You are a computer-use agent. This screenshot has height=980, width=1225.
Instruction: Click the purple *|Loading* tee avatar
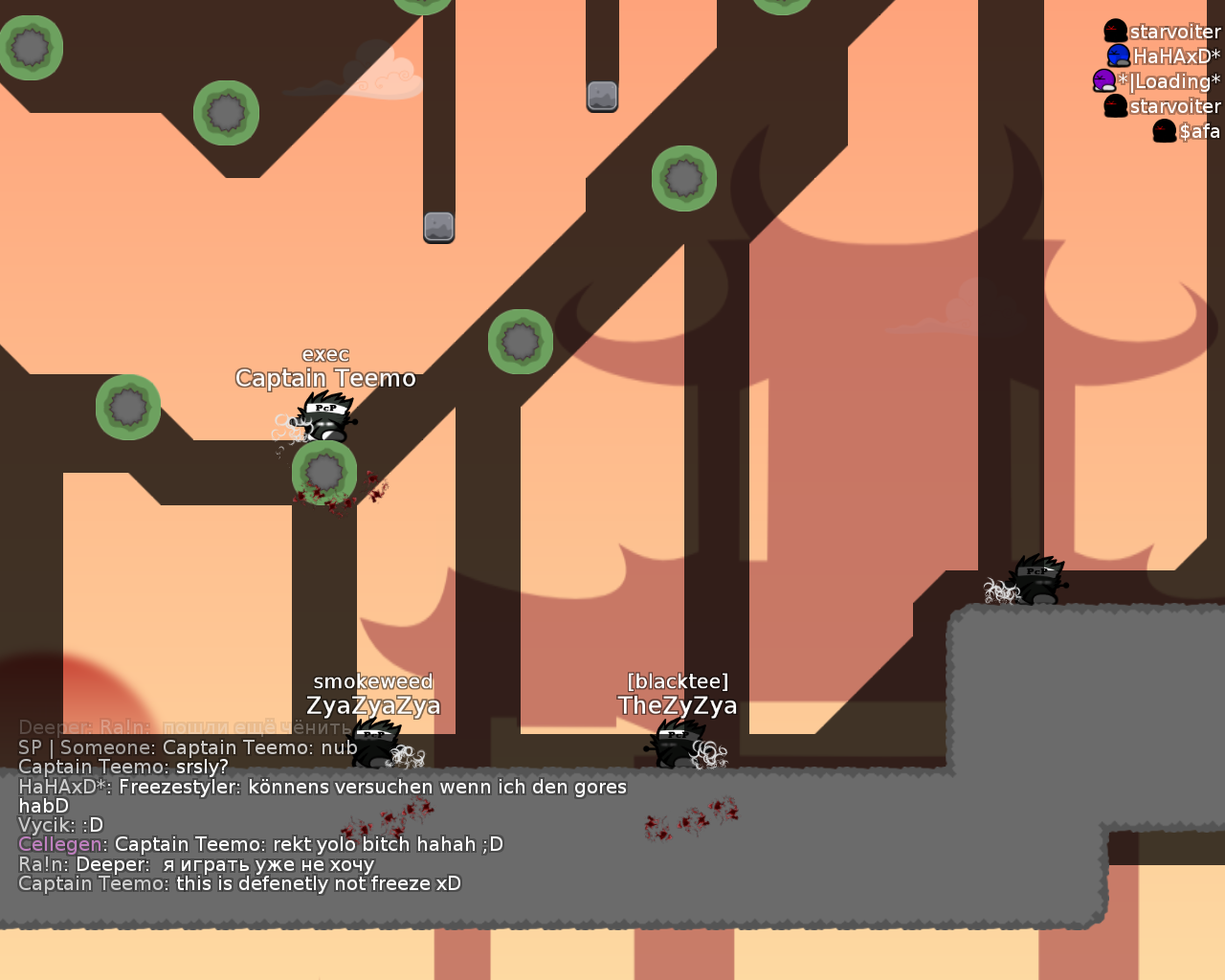coord(1102,81)
